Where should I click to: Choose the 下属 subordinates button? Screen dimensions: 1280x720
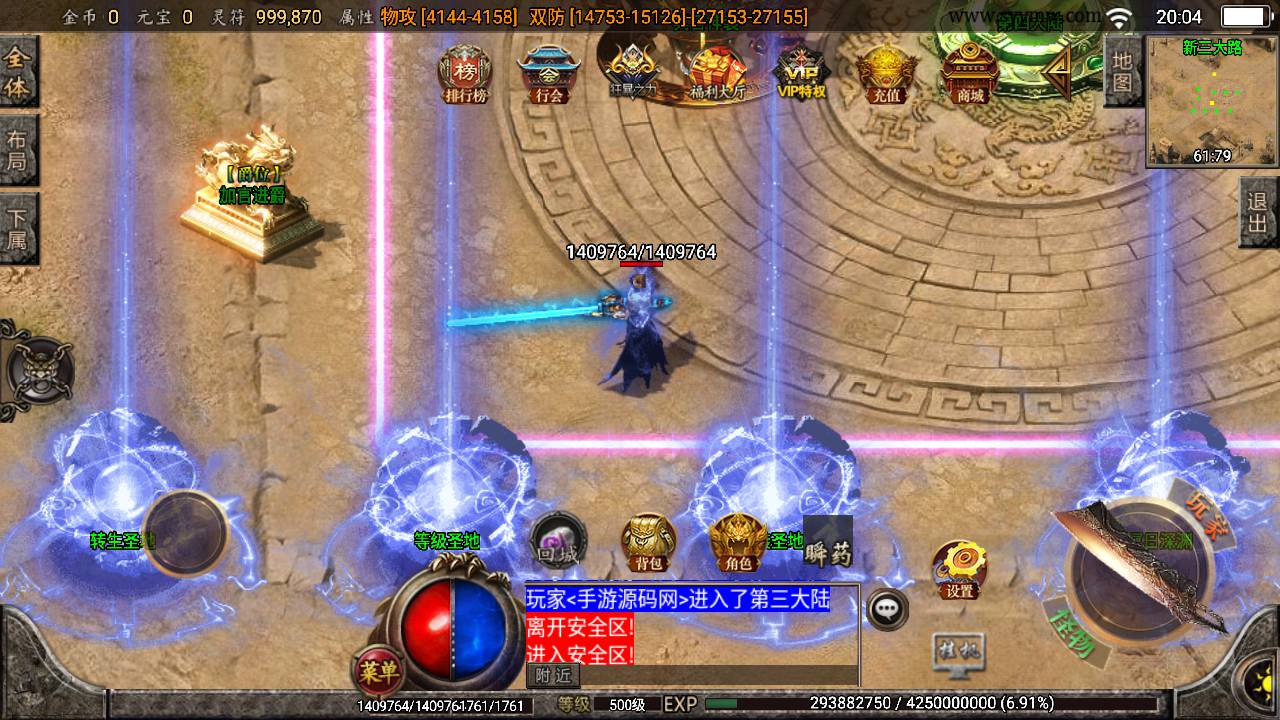18,228
